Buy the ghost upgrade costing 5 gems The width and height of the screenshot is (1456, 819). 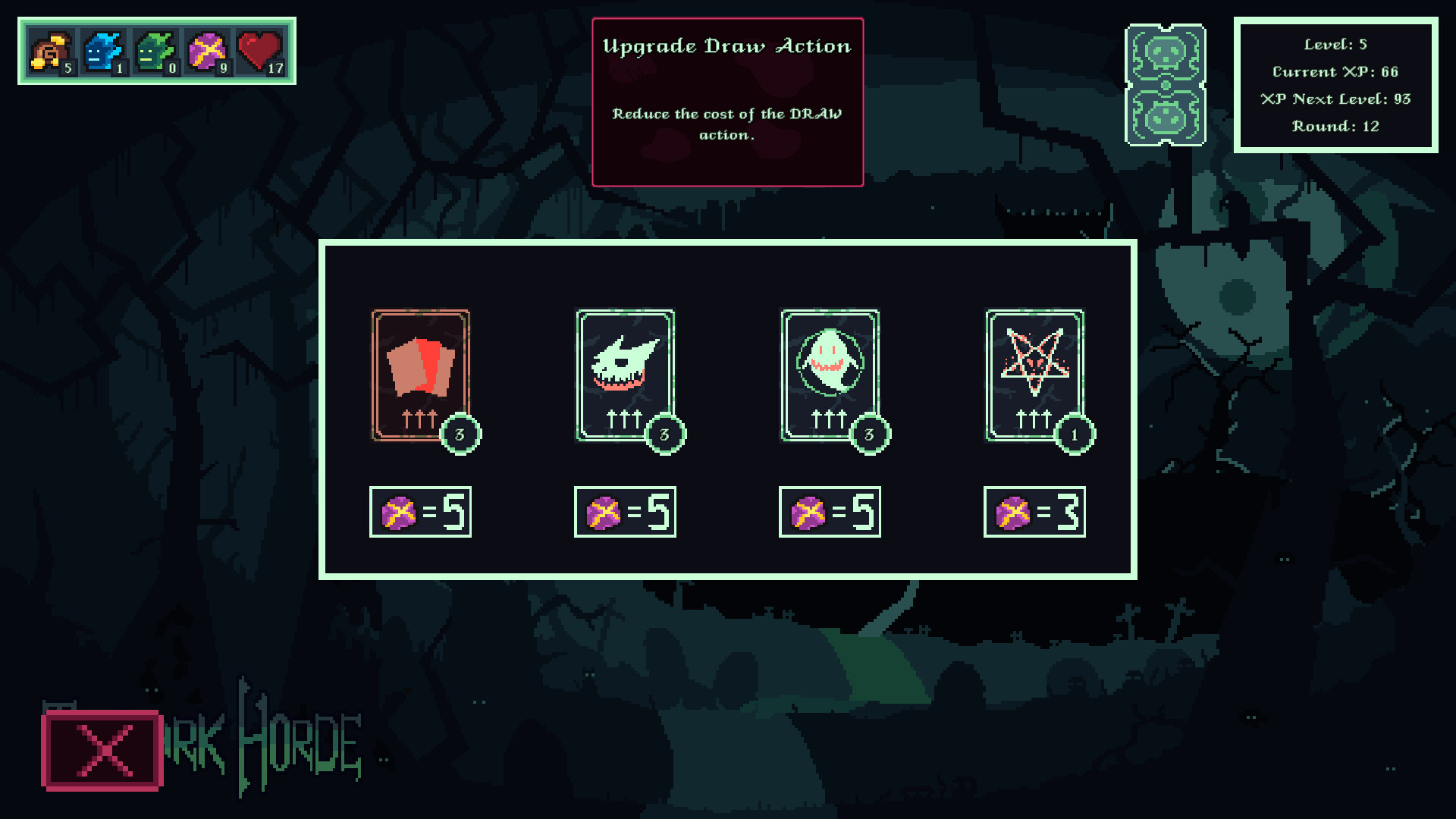[x=829, y=511]
